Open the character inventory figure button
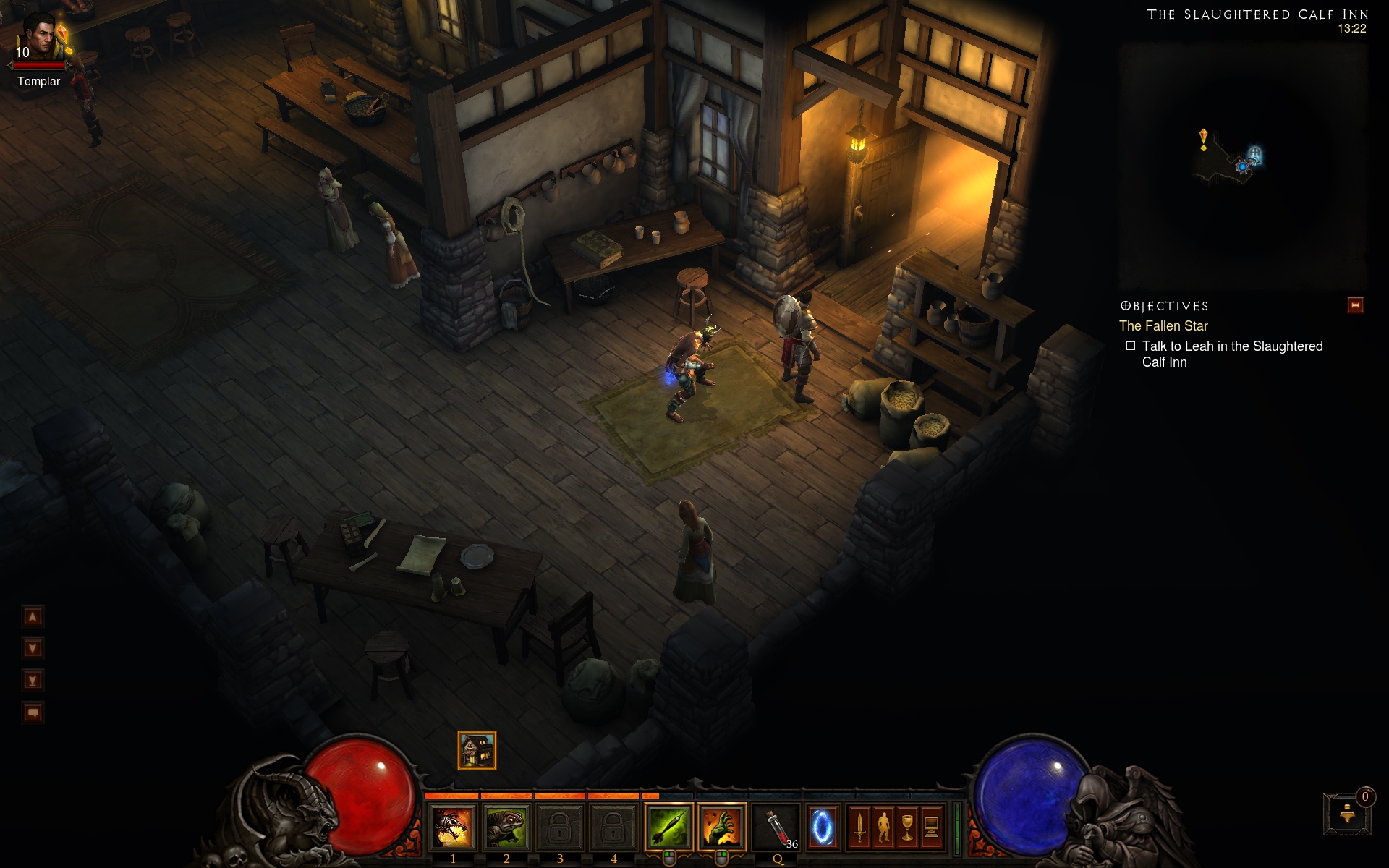 883,827
